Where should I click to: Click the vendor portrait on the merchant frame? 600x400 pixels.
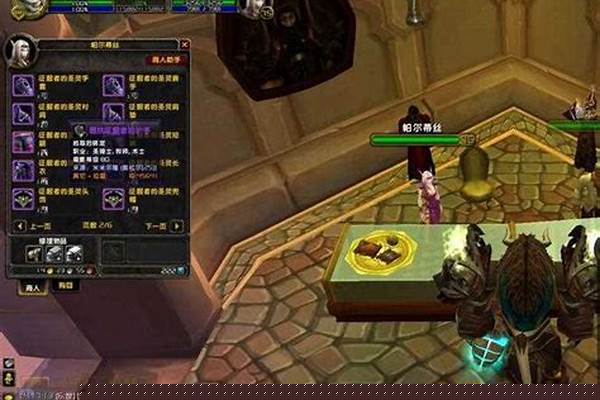pyautogui.click(x=21, y=50)
